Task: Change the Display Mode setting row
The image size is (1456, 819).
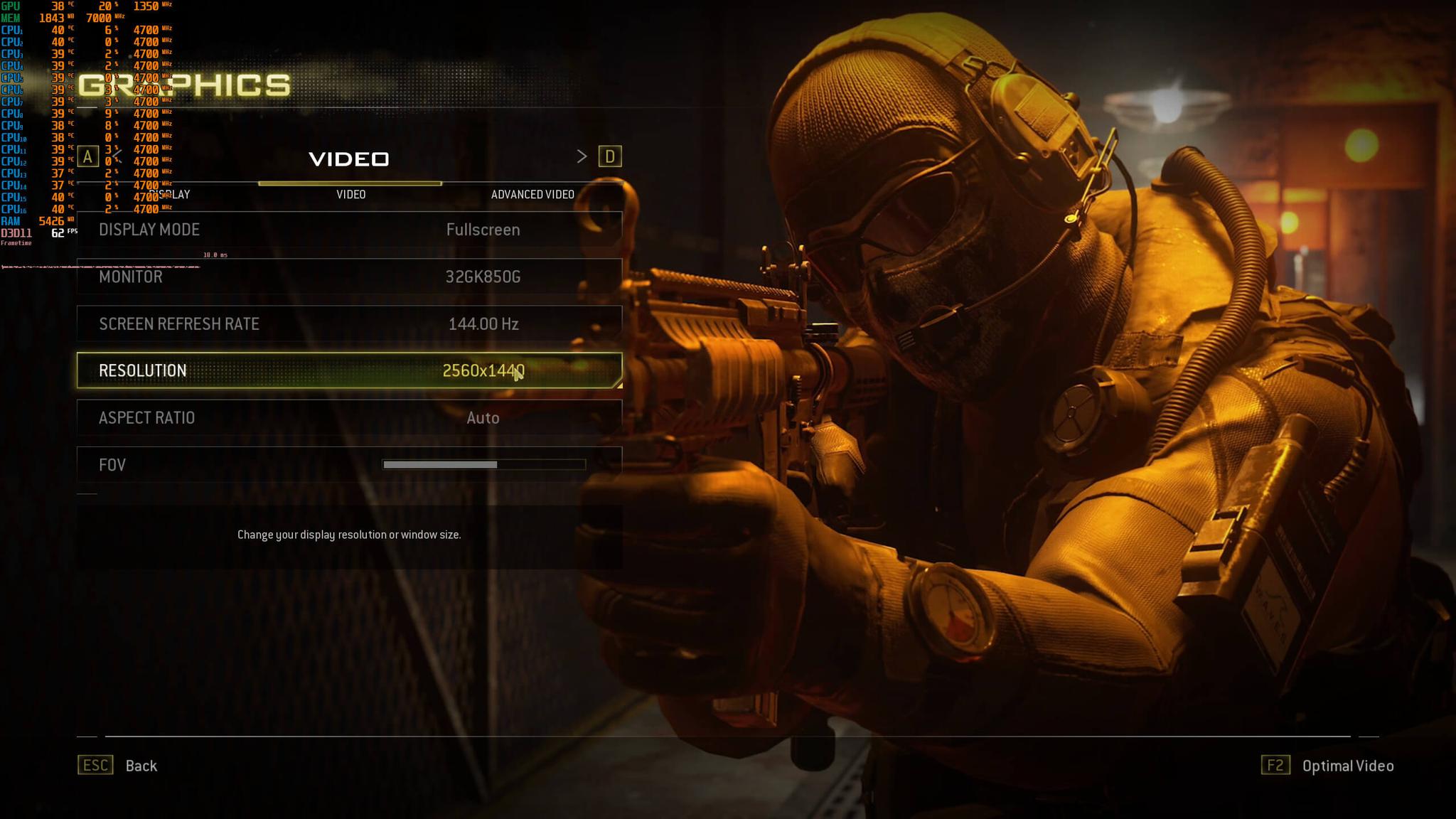Action: click(349, 230)
